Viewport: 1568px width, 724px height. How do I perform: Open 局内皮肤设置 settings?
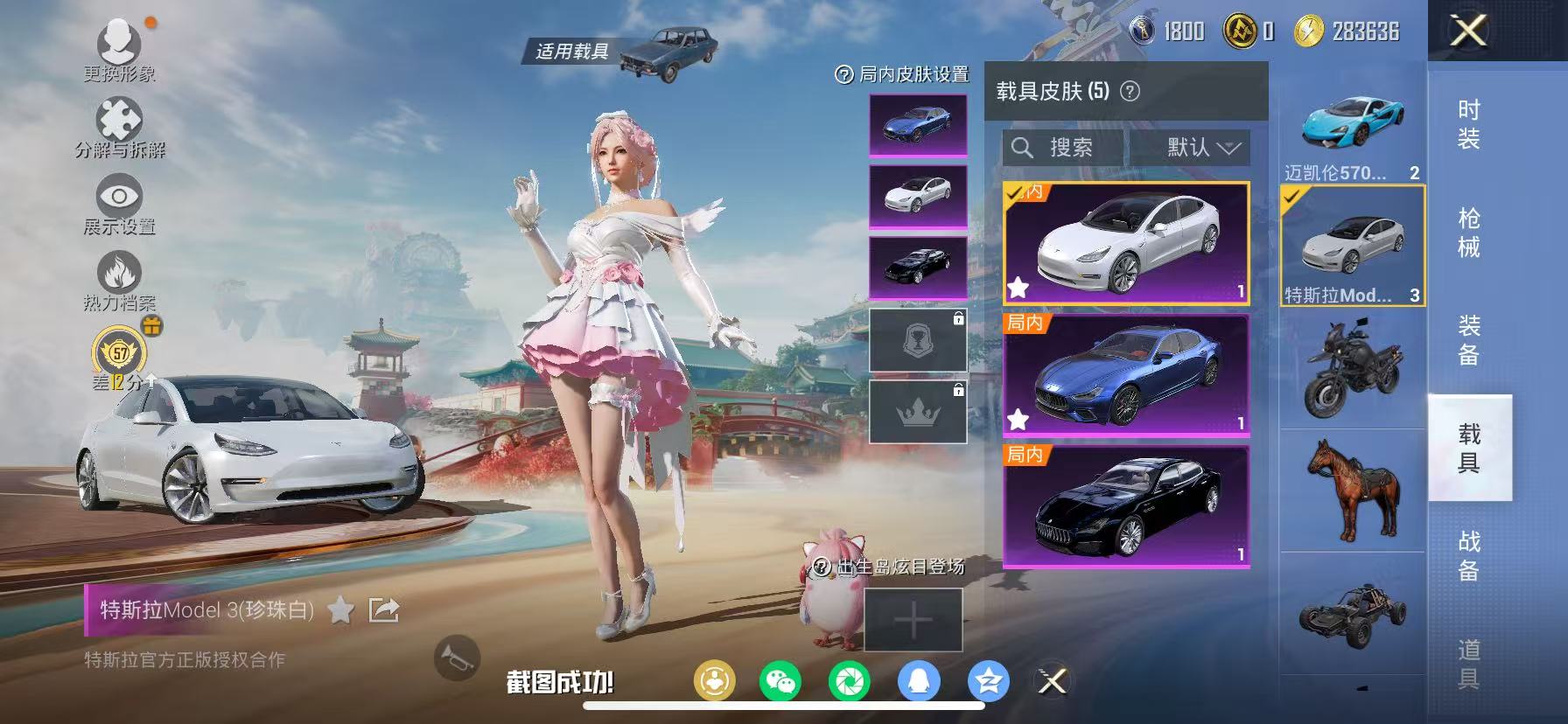[x=906, y=75]
